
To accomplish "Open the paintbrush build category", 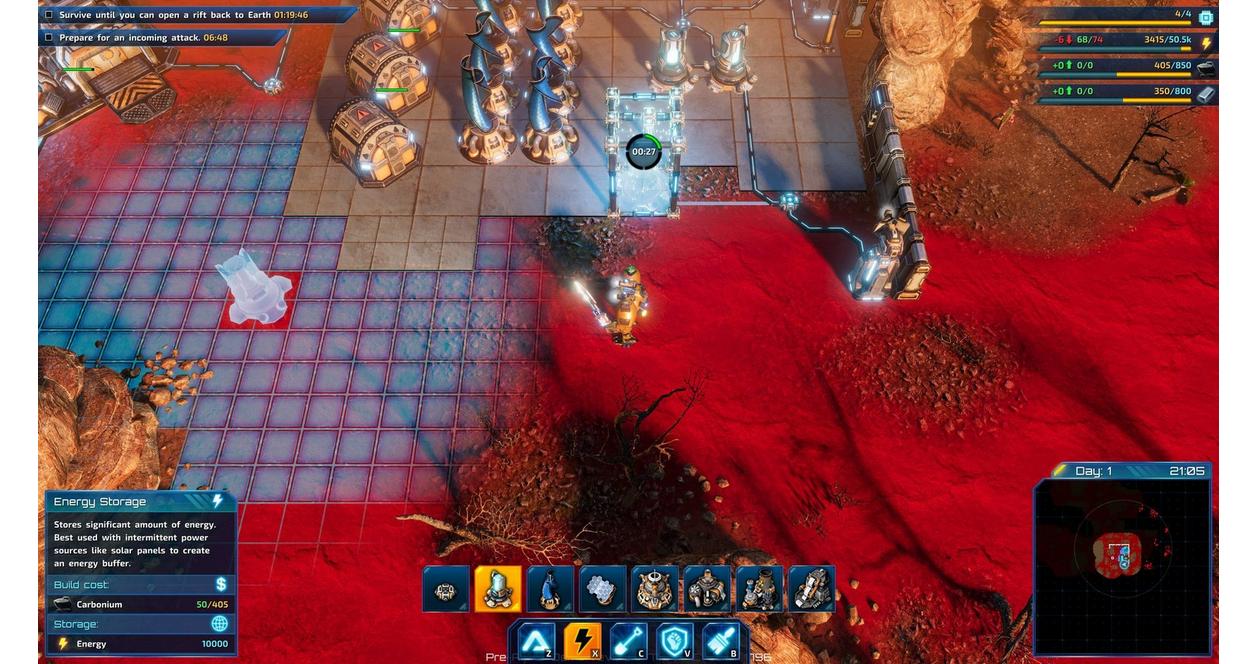I will [721, 641].
